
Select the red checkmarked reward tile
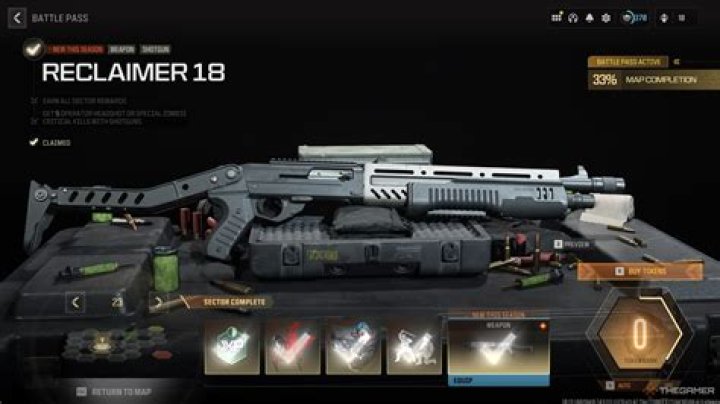(x=291, y=344)
